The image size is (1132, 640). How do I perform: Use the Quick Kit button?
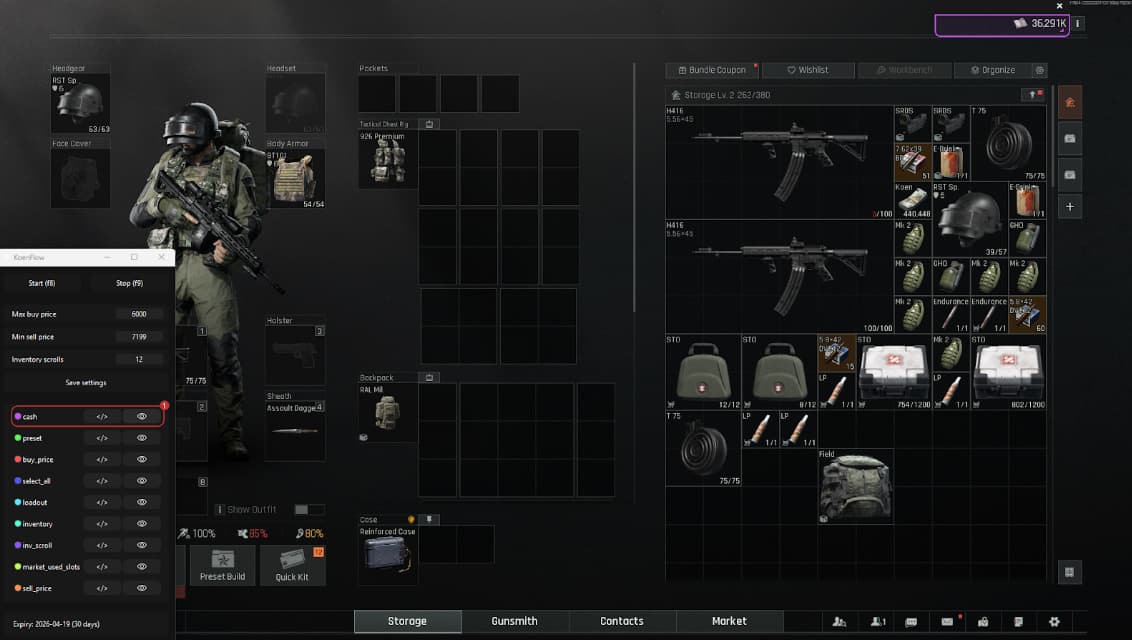click(292, 565)
